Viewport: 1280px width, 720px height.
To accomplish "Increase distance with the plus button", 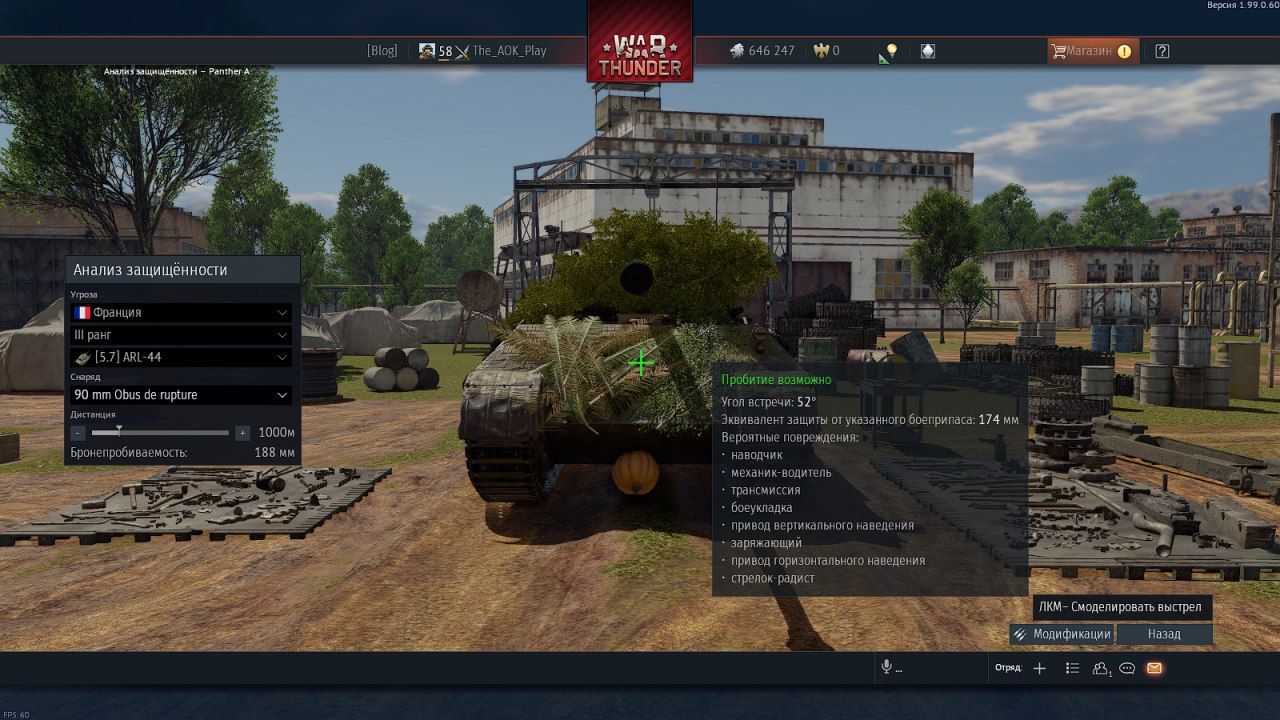I will 242,433.
